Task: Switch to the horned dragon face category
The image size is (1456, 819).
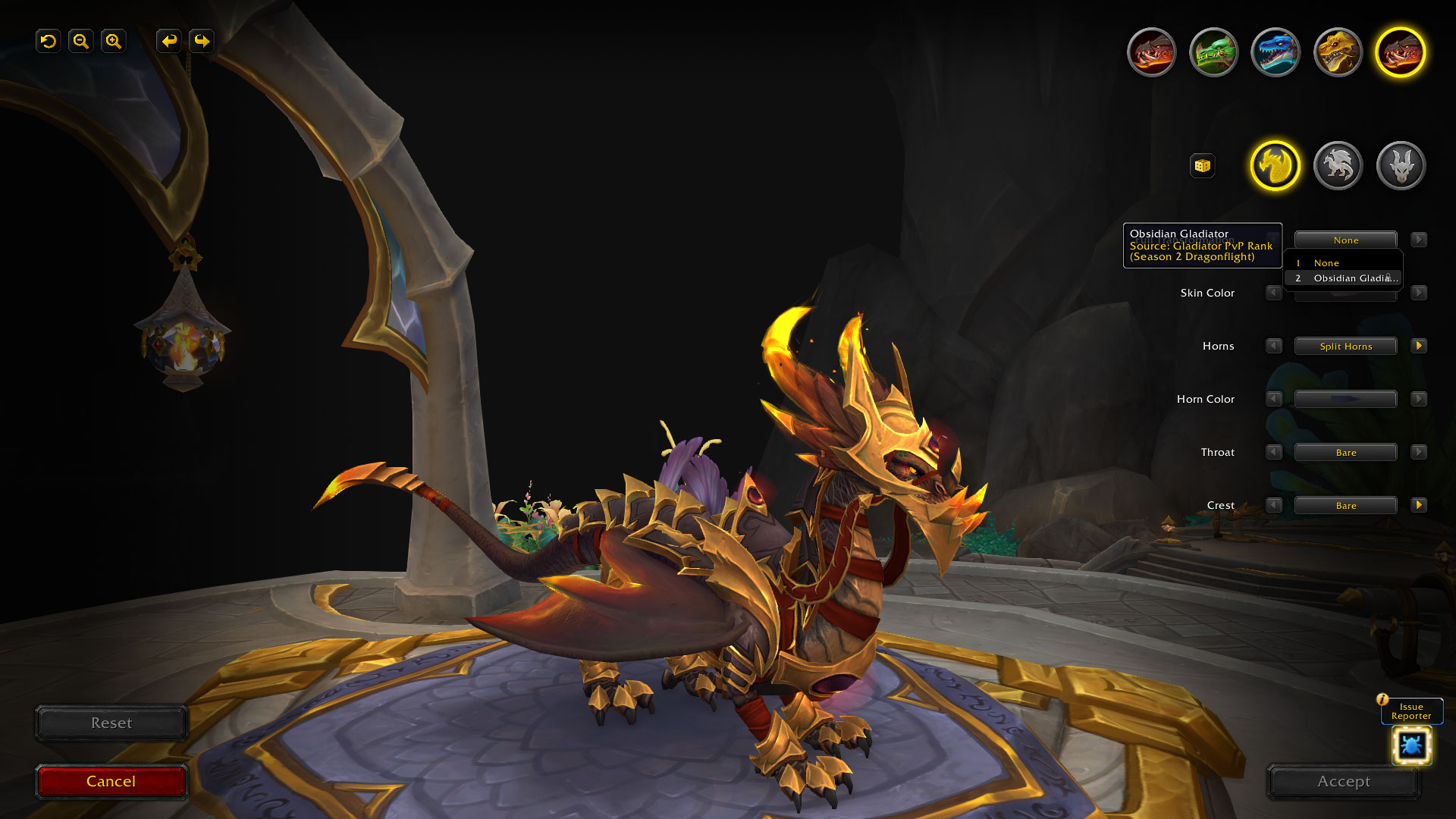Action: pos(1401,165)
